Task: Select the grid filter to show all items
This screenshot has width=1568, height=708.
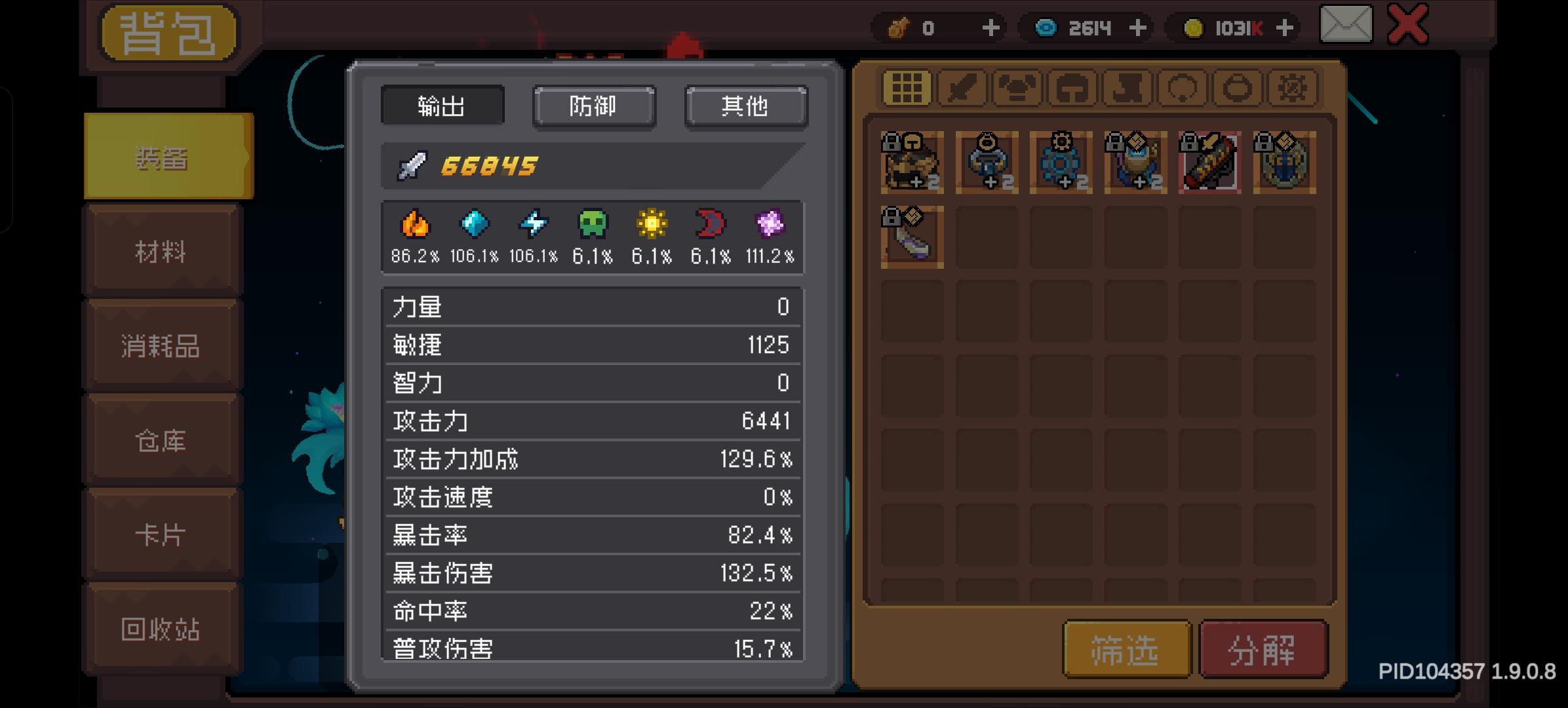Action: pos(907,88)
